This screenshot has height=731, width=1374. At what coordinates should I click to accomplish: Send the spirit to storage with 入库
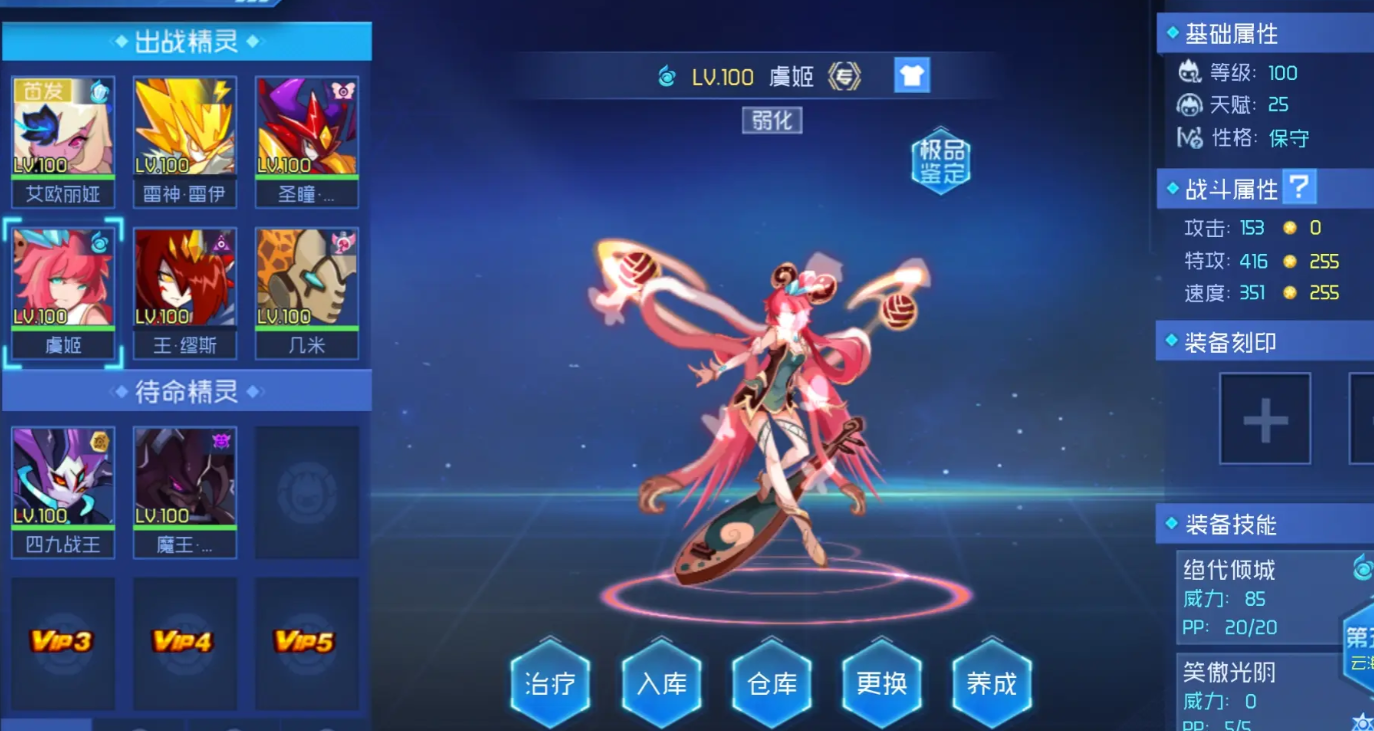(x=661, y=684)
